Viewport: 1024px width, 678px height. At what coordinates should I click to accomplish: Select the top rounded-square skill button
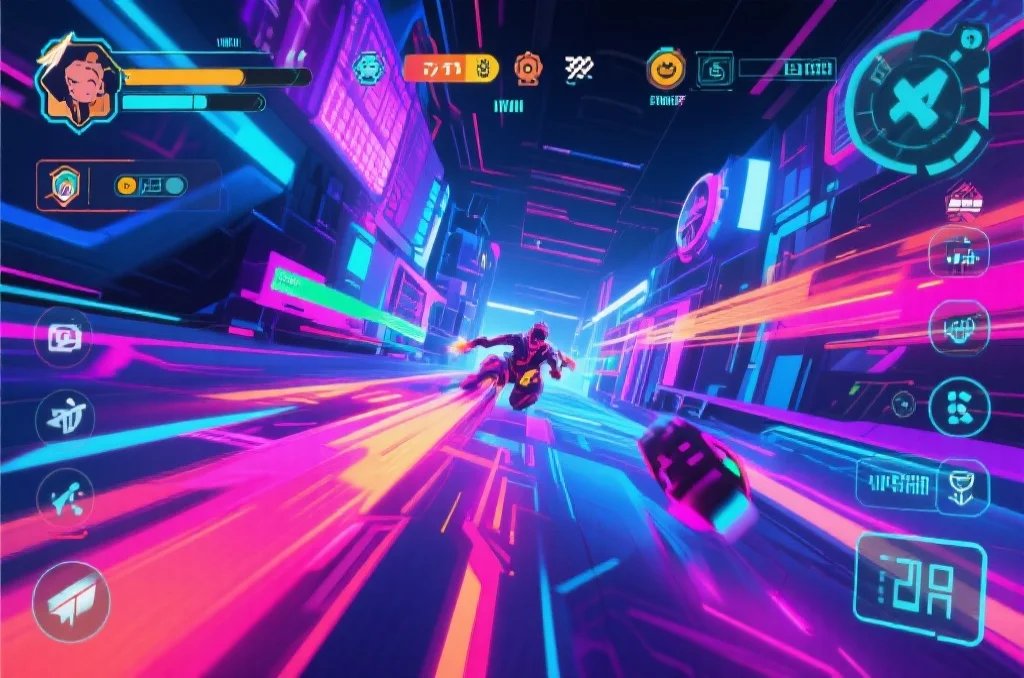(x=959, y=252)
